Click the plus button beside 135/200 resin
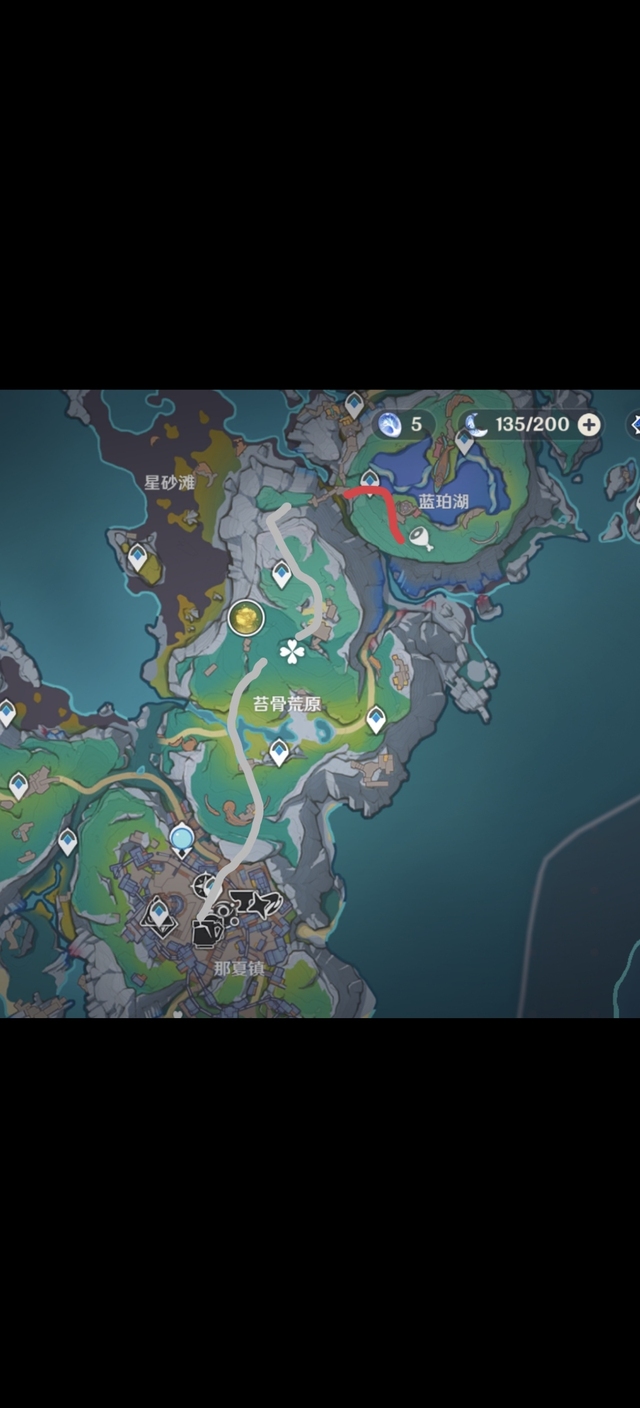Image resolution: width=640 pixels, height=1408 pixels. 590,424
